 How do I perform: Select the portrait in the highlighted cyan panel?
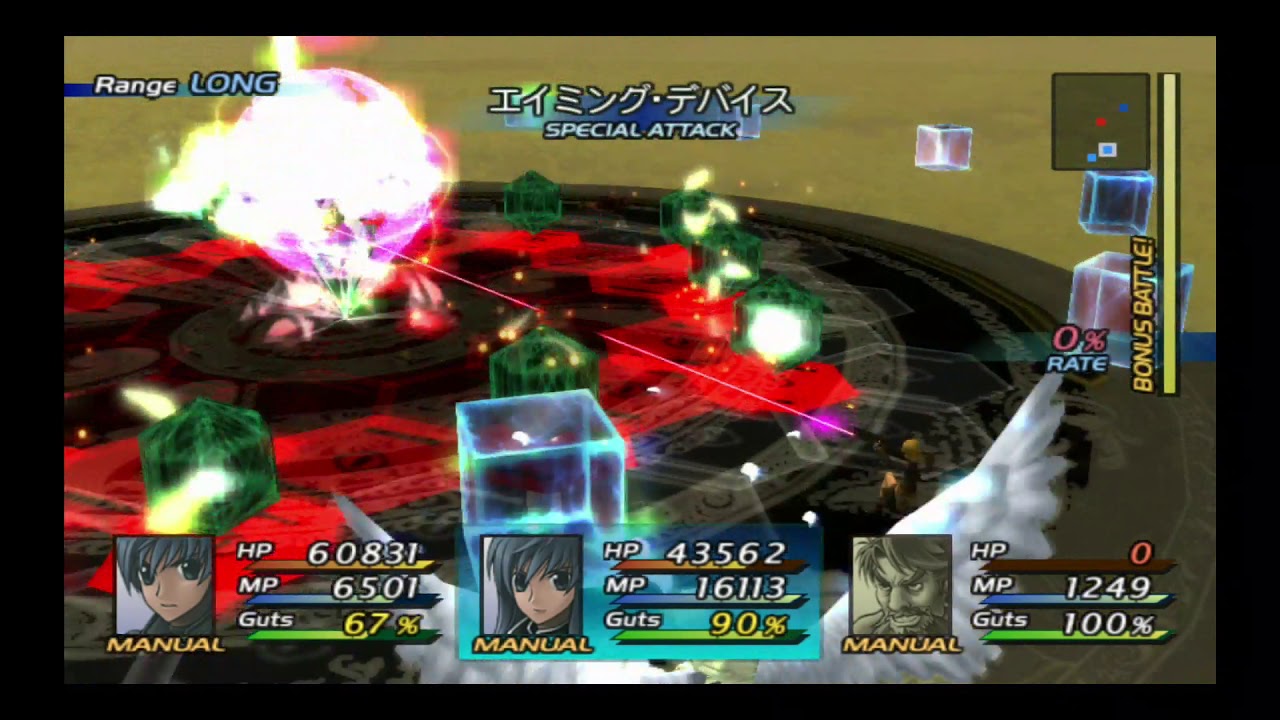pyautogui.click(x=531, y=585)
